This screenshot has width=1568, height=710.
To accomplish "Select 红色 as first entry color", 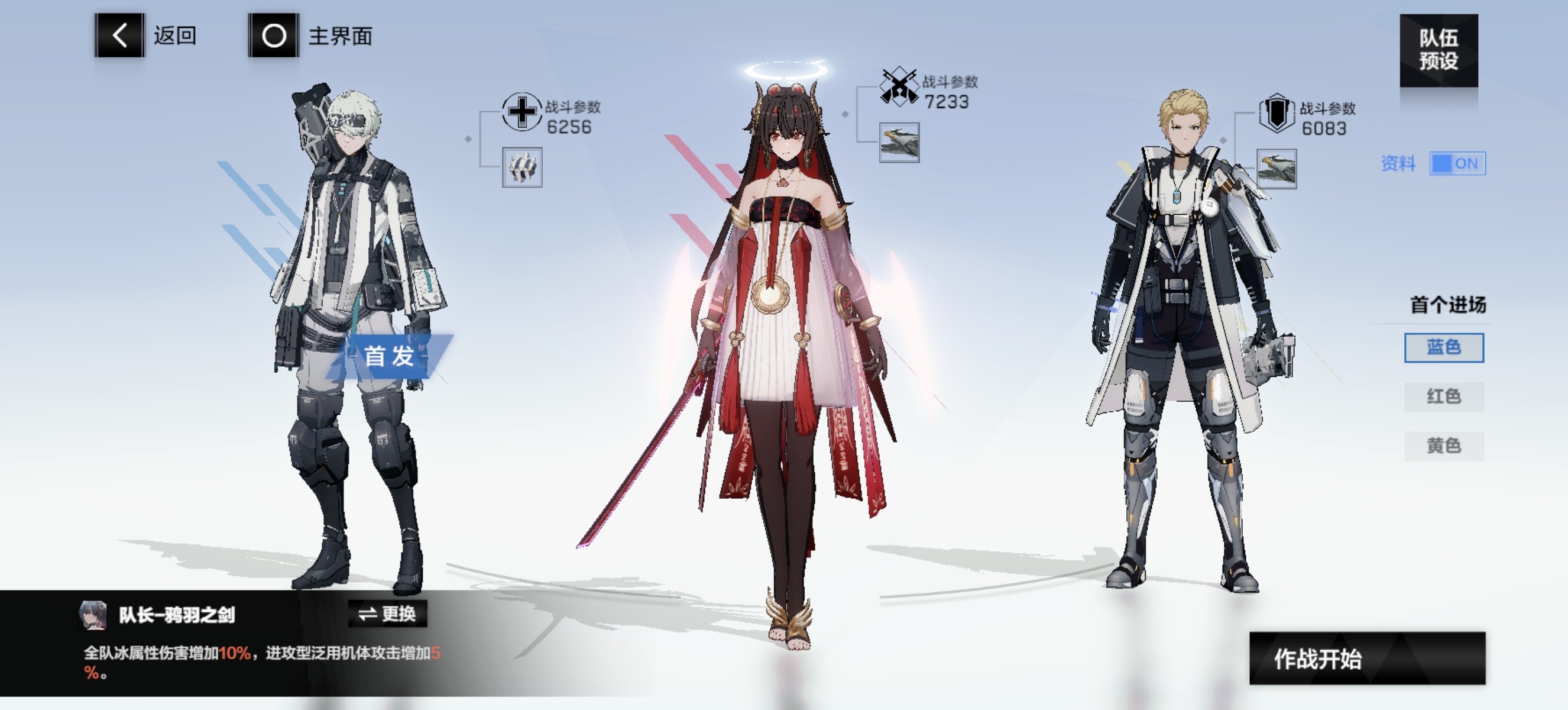I will pos(1444,396).
